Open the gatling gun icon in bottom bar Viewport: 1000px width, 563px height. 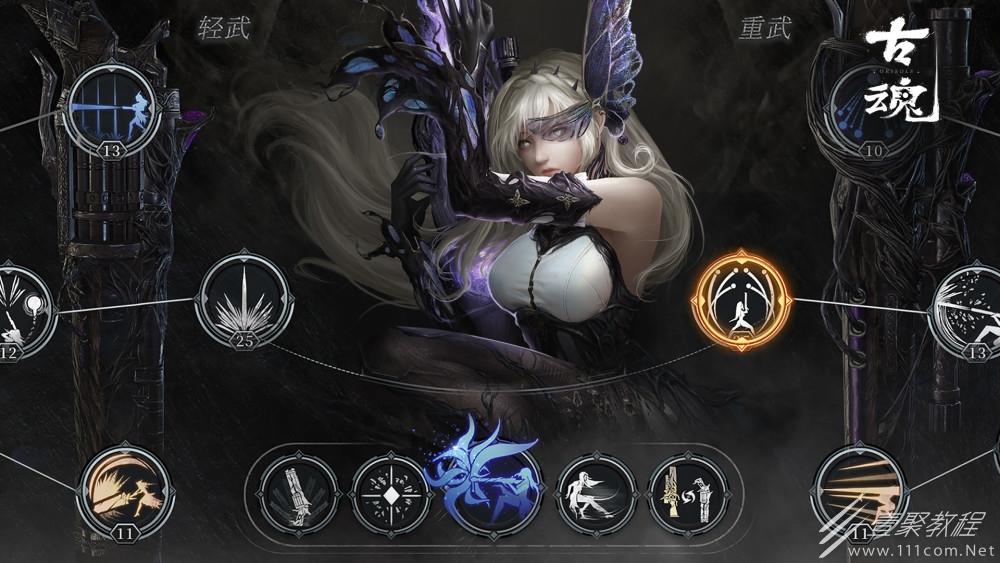[298, 496]
